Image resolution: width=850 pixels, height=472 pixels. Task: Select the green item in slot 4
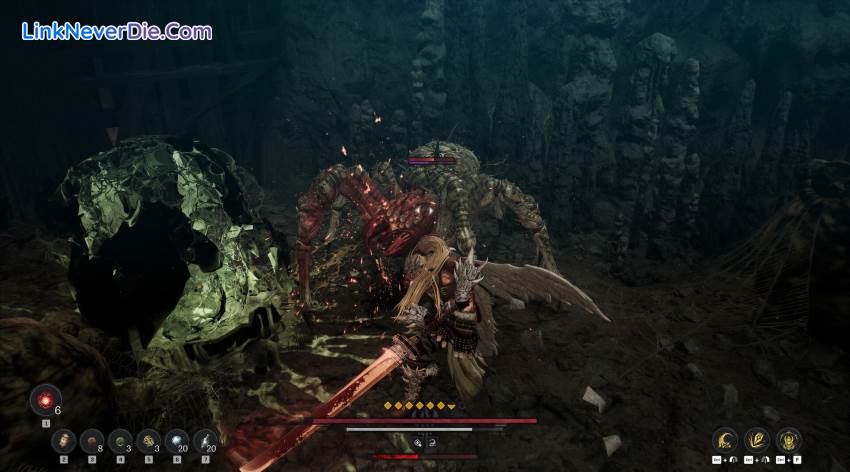coord(120,440)
